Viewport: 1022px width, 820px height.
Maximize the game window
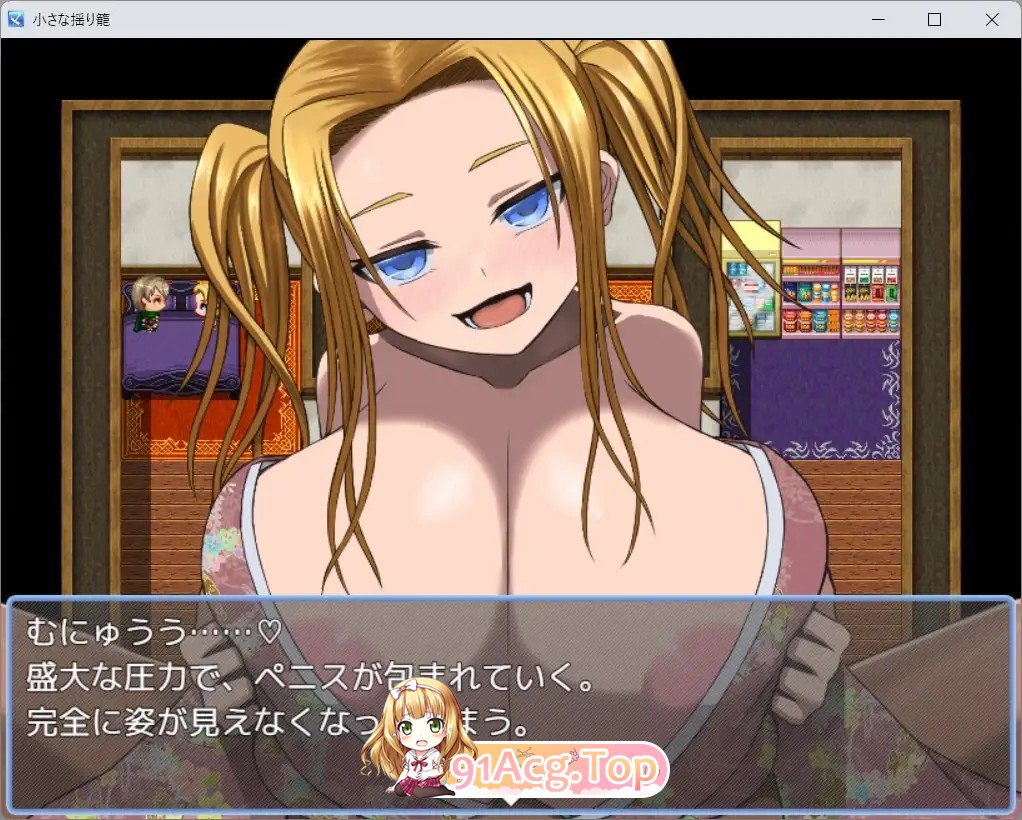pos(934,19)
